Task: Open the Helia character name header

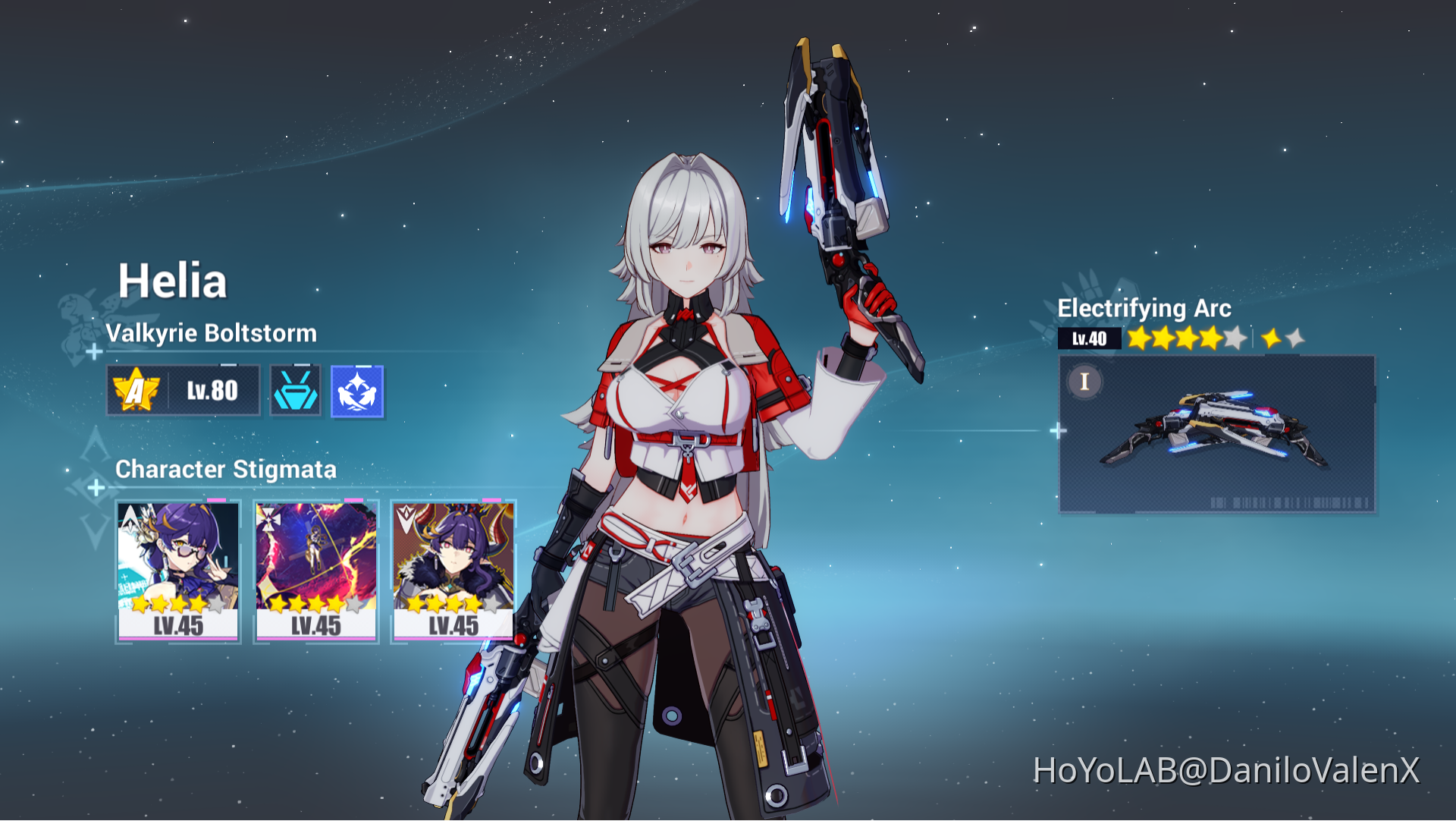Action: click(x=173, y=278)
